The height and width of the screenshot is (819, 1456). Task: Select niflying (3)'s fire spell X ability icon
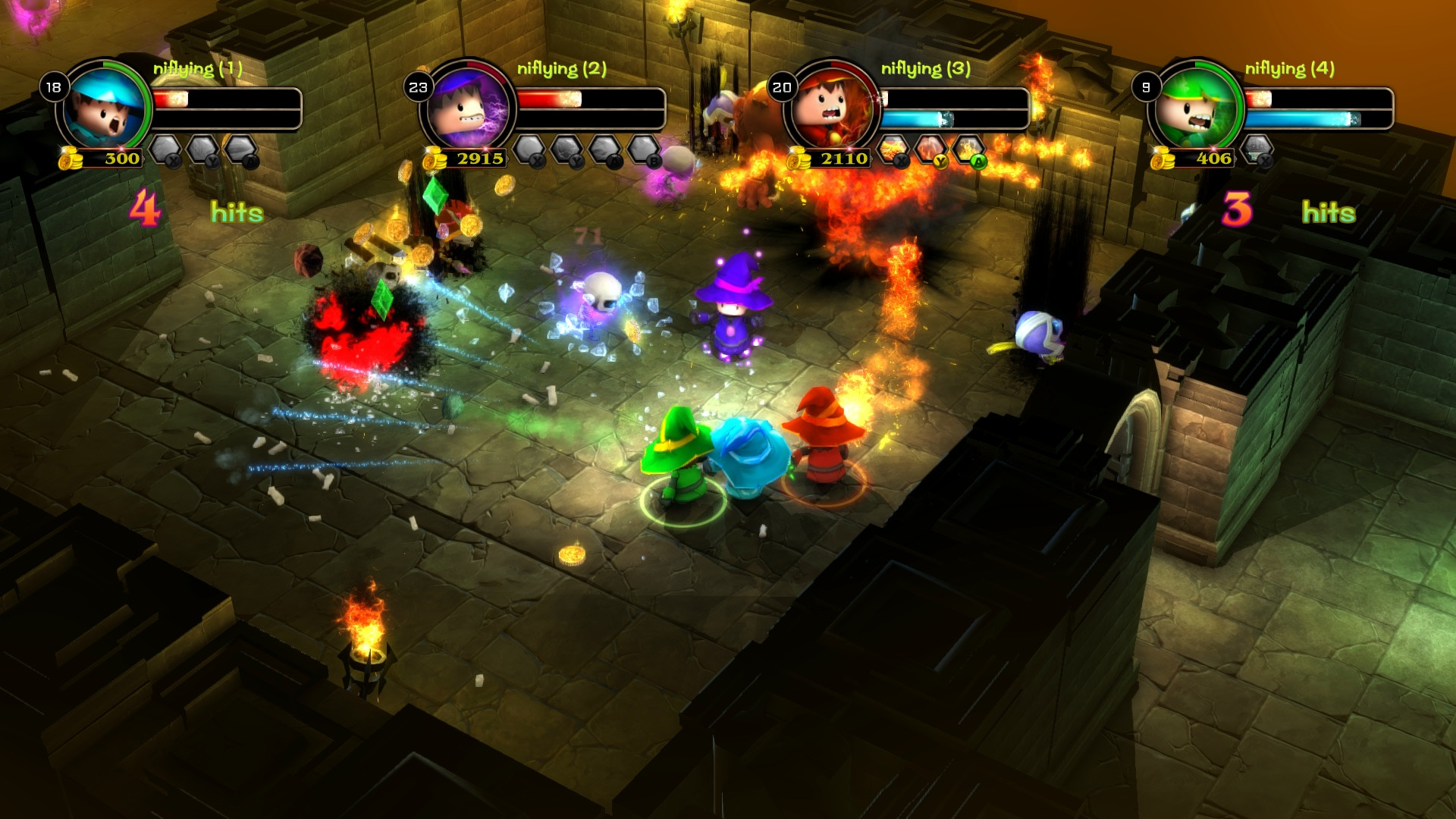pos(893,149)
